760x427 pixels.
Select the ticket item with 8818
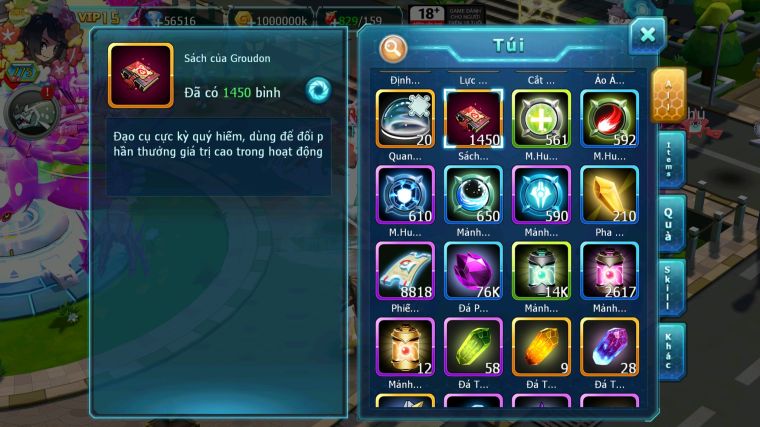click(405, 270)
